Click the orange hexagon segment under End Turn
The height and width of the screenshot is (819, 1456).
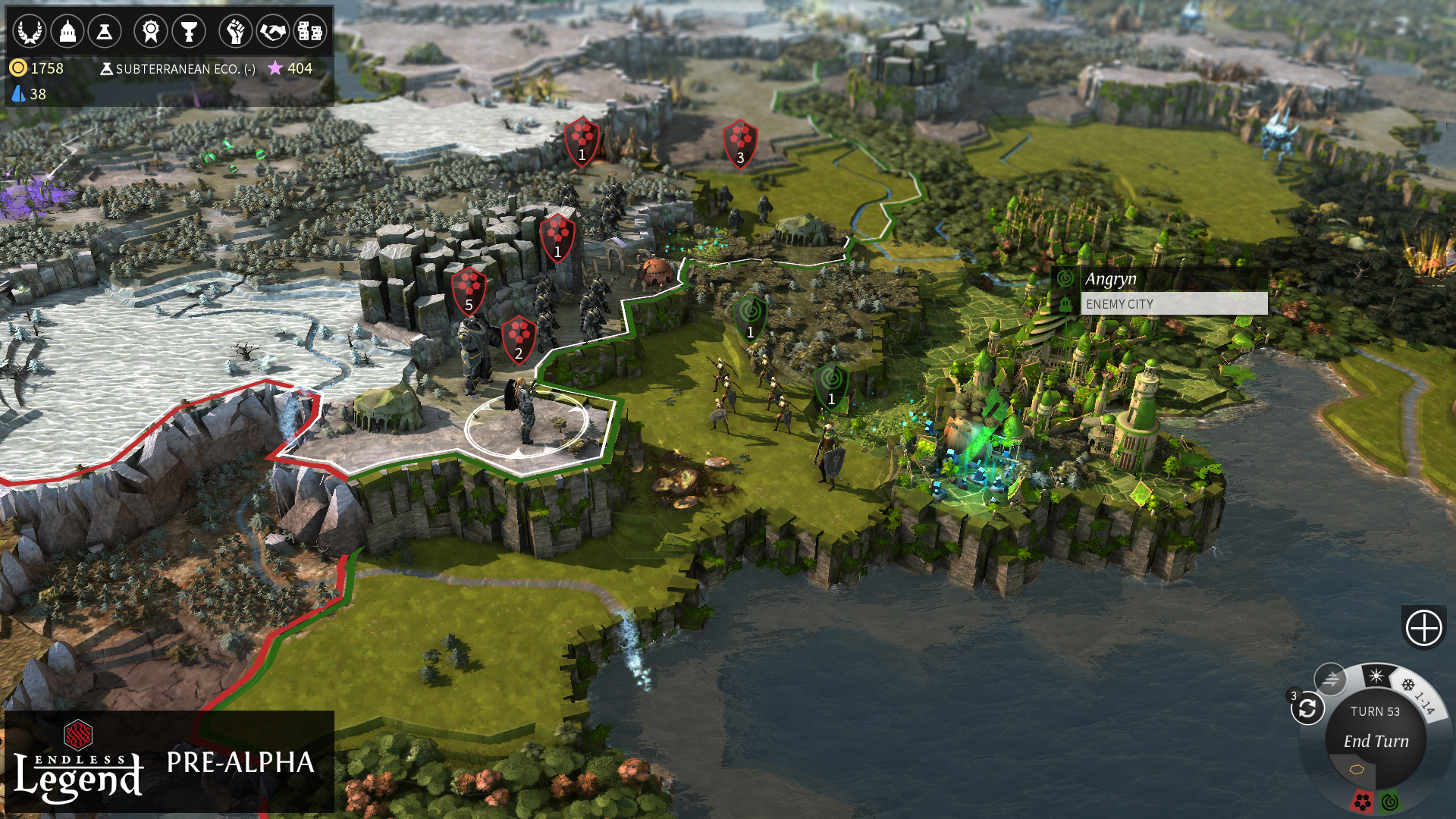point(1357,770)
